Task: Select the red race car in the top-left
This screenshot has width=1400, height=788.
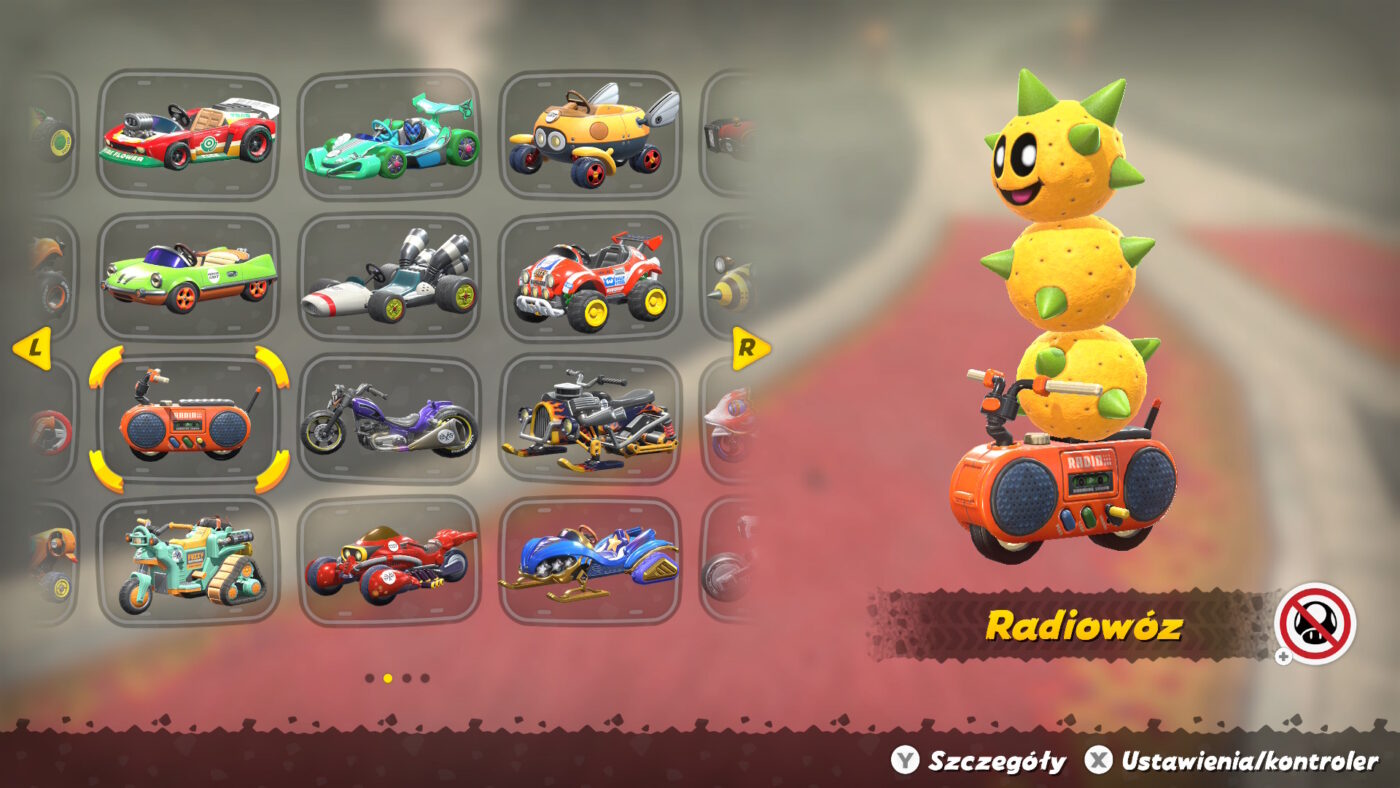Action: pos(190,134)
